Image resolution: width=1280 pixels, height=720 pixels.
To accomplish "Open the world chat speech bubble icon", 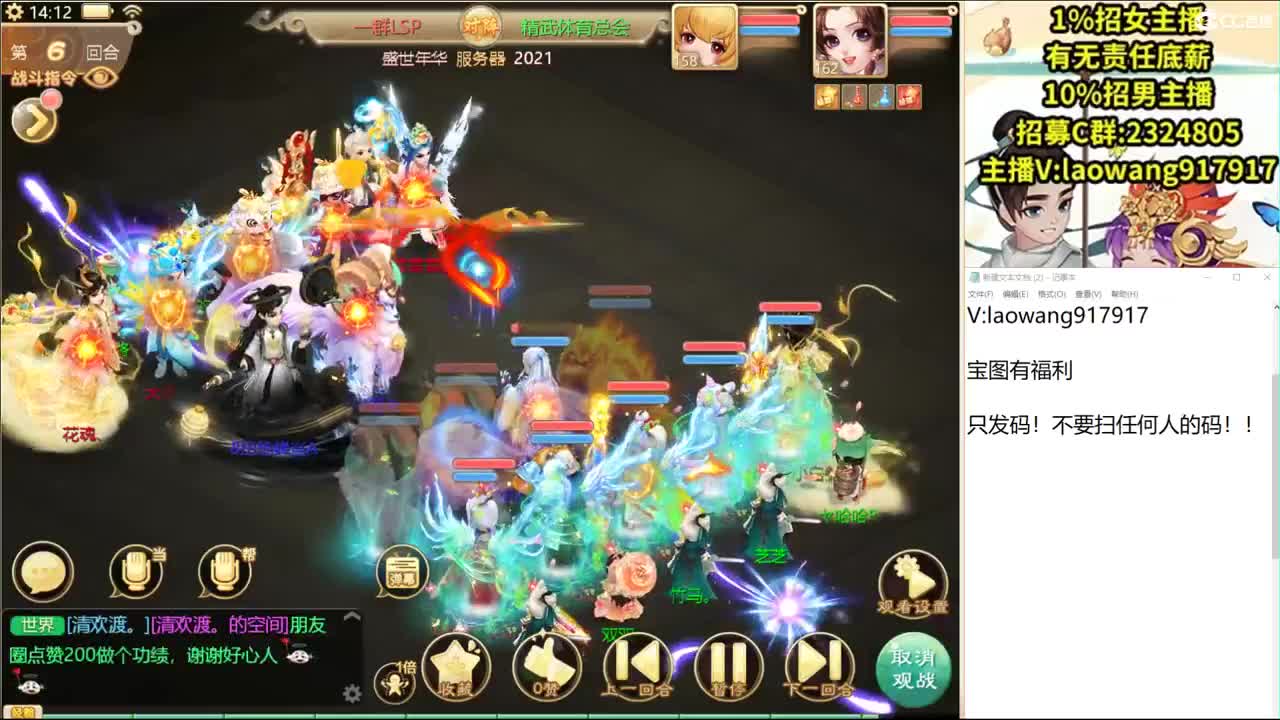I will point(40,570).
